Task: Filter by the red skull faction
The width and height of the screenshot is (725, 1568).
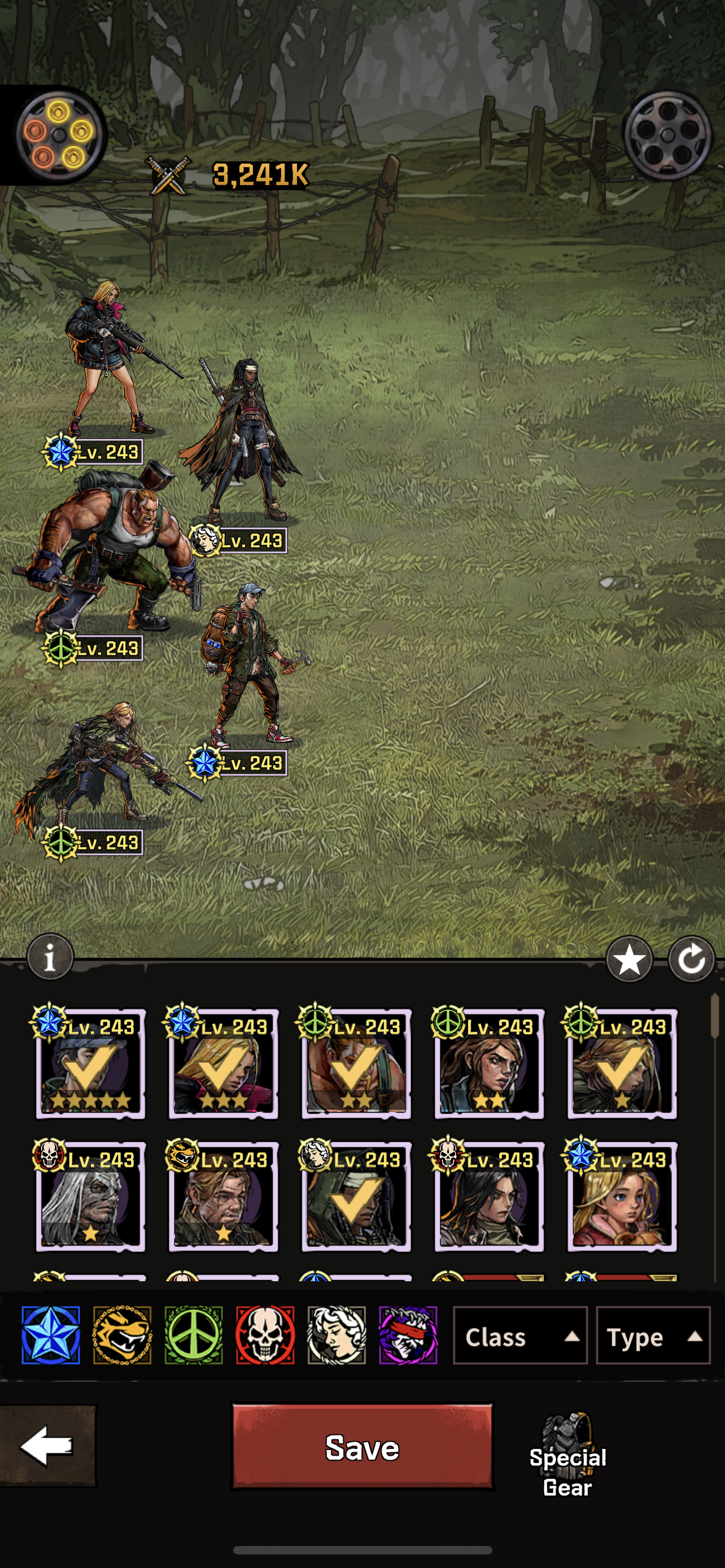Action: point(265,1335)
